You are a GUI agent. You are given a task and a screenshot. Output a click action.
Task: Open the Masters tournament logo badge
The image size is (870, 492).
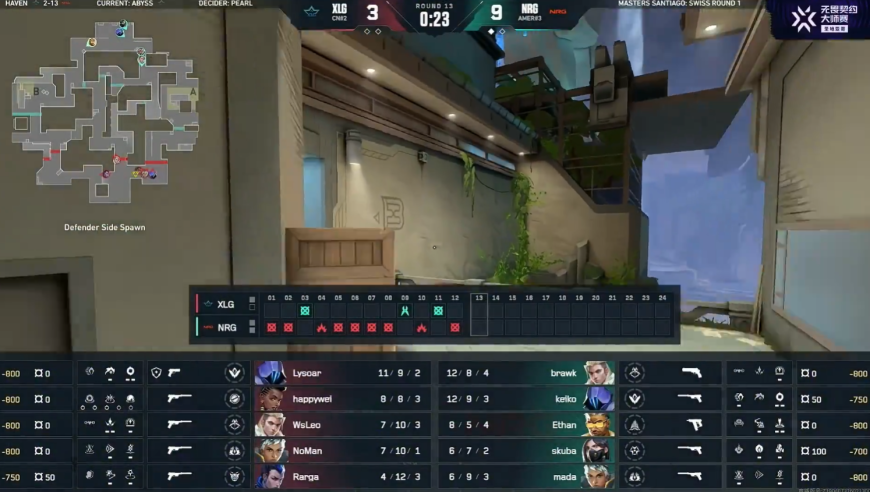[x=815, y=18]
